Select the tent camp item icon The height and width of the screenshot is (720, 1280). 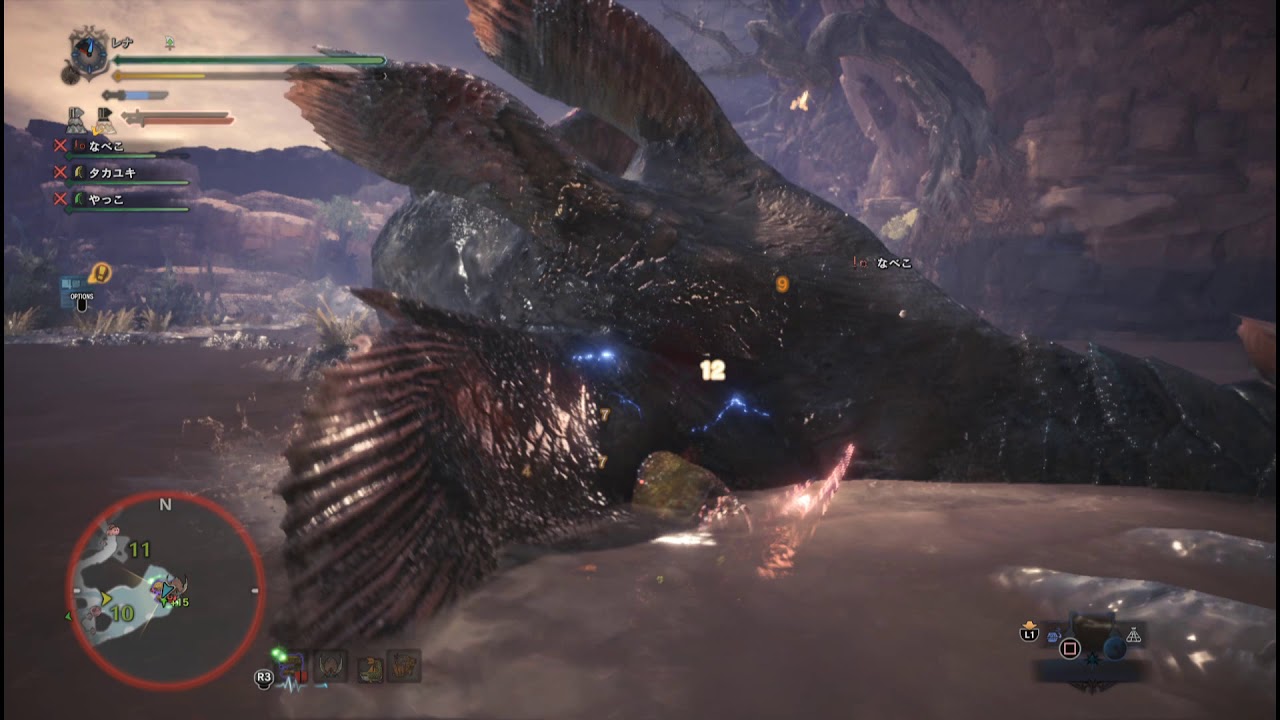1133,635
